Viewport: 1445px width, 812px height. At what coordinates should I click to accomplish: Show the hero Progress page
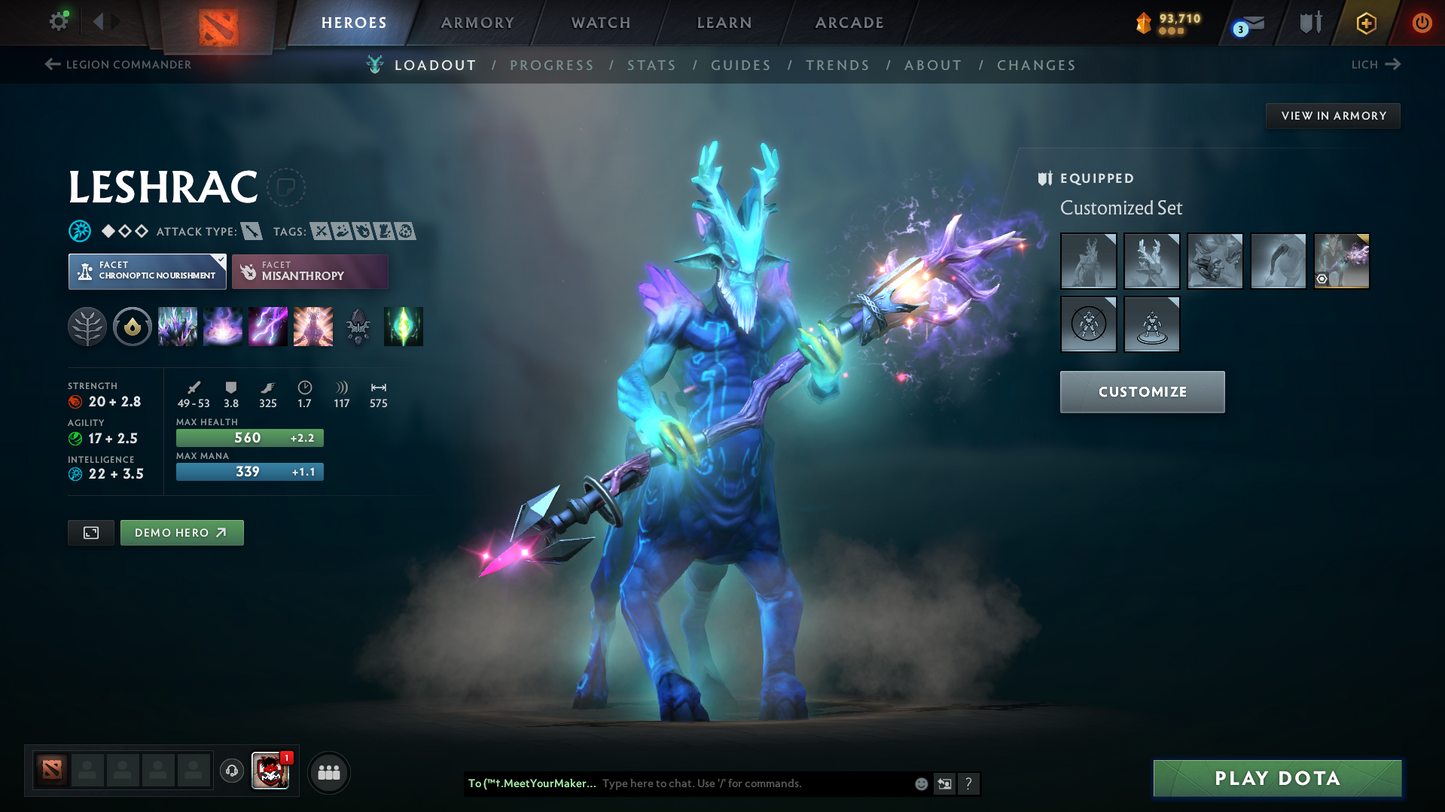[552, 65]
